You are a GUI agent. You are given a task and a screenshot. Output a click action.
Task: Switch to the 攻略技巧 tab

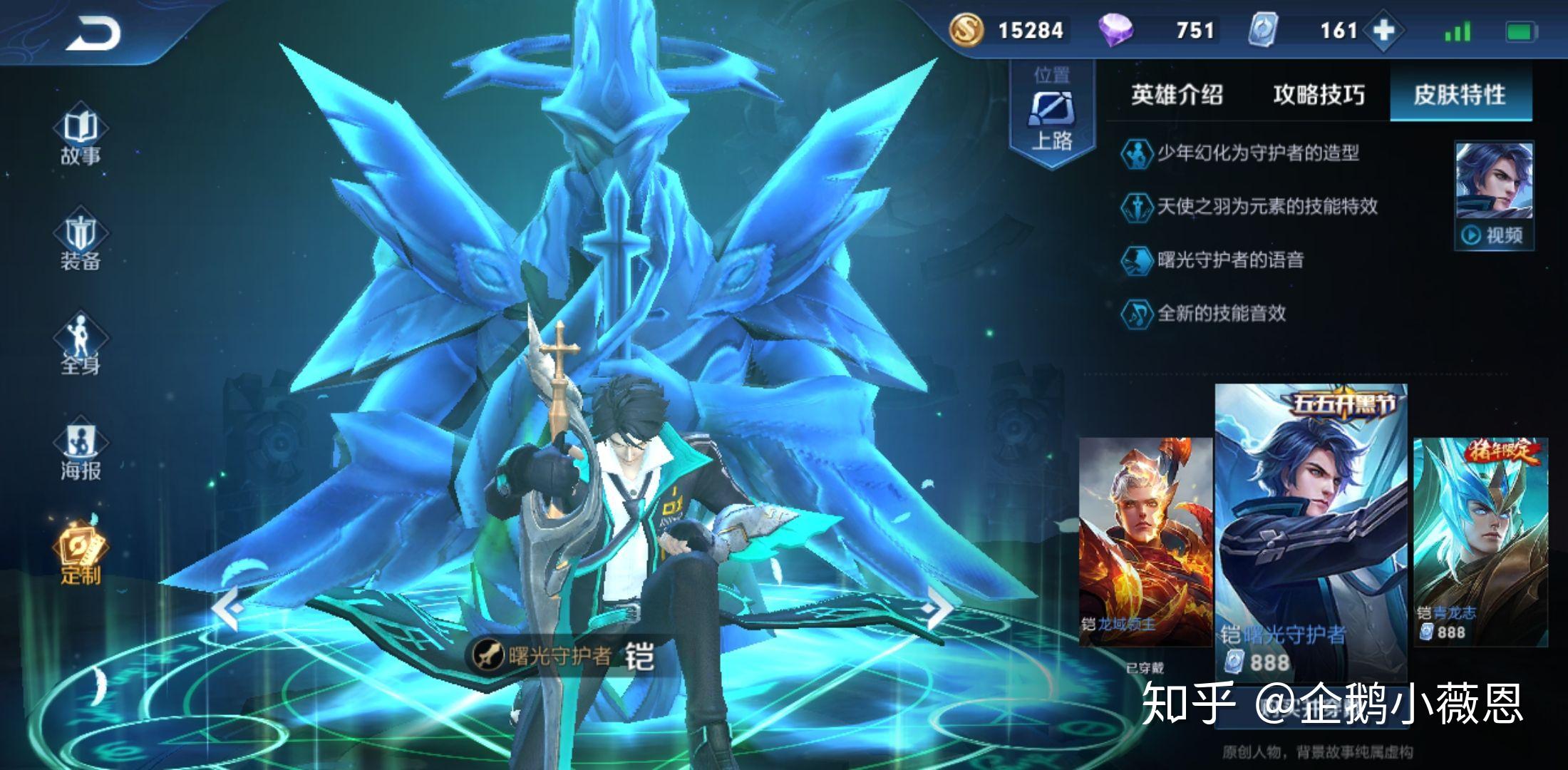point(1319,94)
